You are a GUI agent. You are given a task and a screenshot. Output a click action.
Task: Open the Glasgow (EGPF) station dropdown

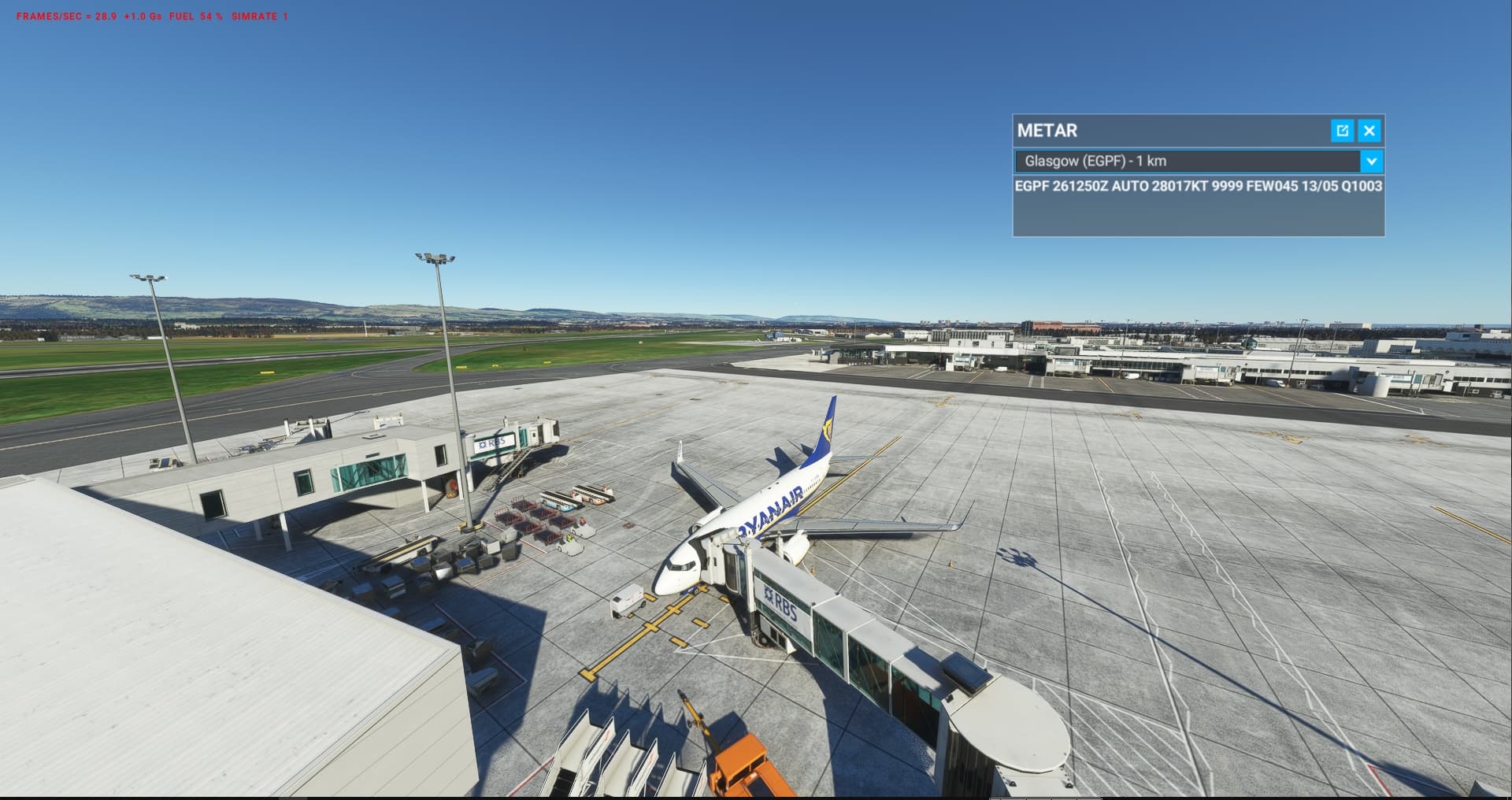(1371, 161)
